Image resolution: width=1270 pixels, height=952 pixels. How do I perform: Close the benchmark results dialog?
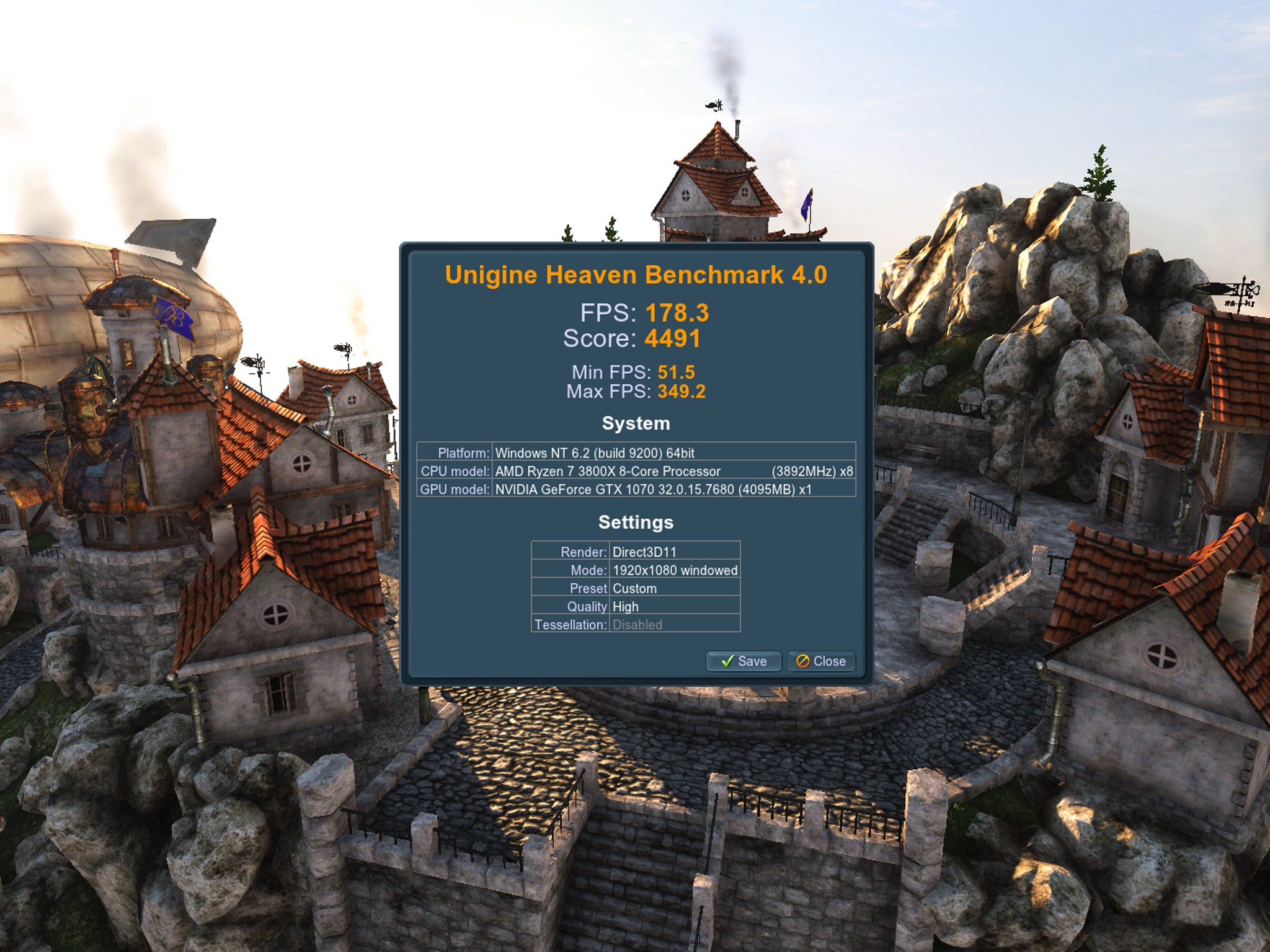pyautogui.click(x=821, y=661)
